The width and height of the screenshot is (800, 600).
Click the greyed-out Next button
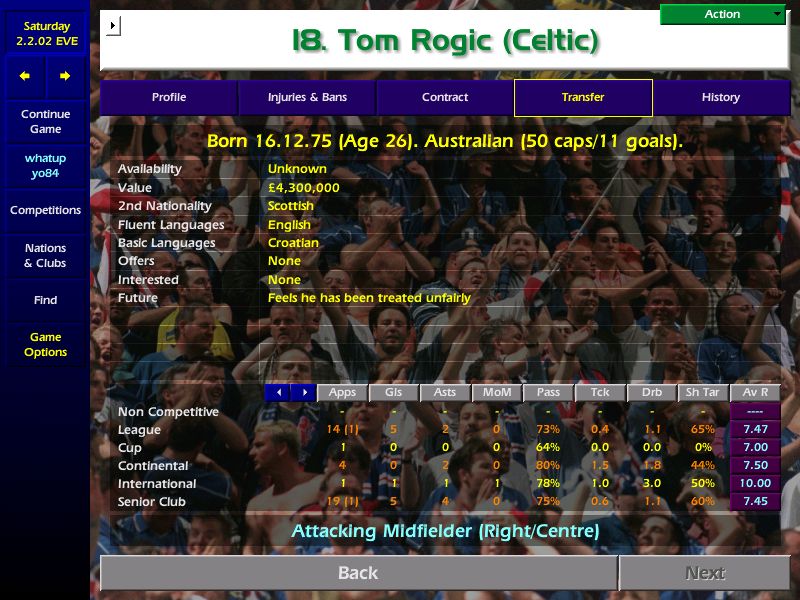pyautogui.click(x=705, y=573)
